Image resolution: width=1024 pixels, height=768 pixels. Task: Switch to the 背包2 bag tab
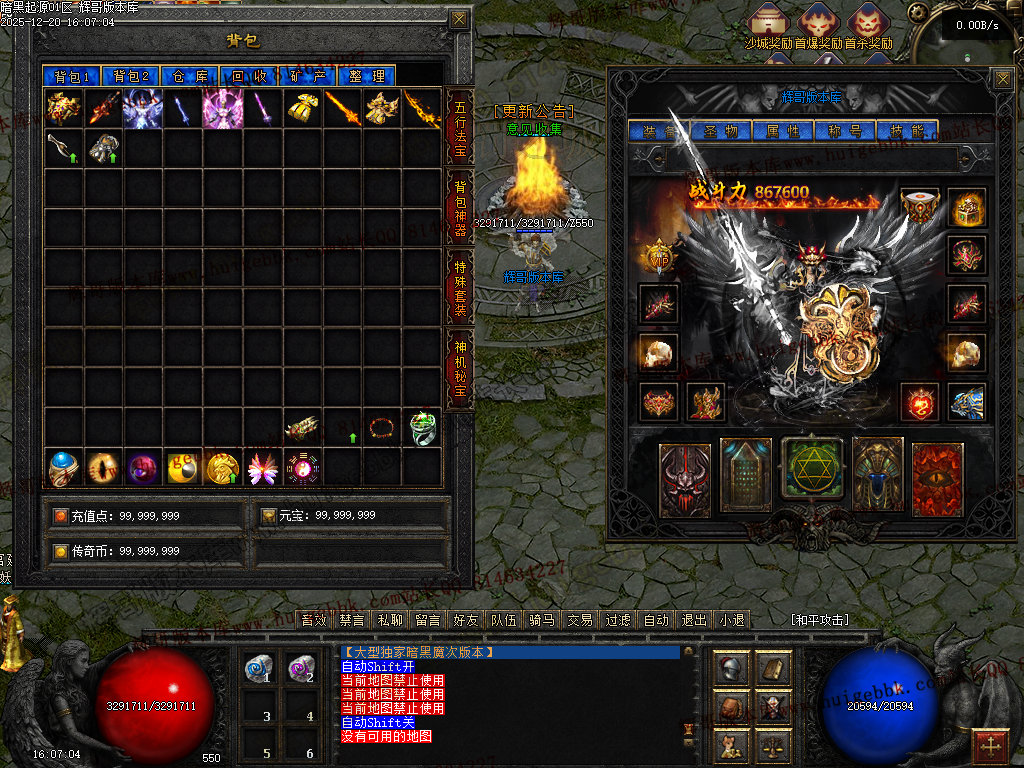click(130, 76)
